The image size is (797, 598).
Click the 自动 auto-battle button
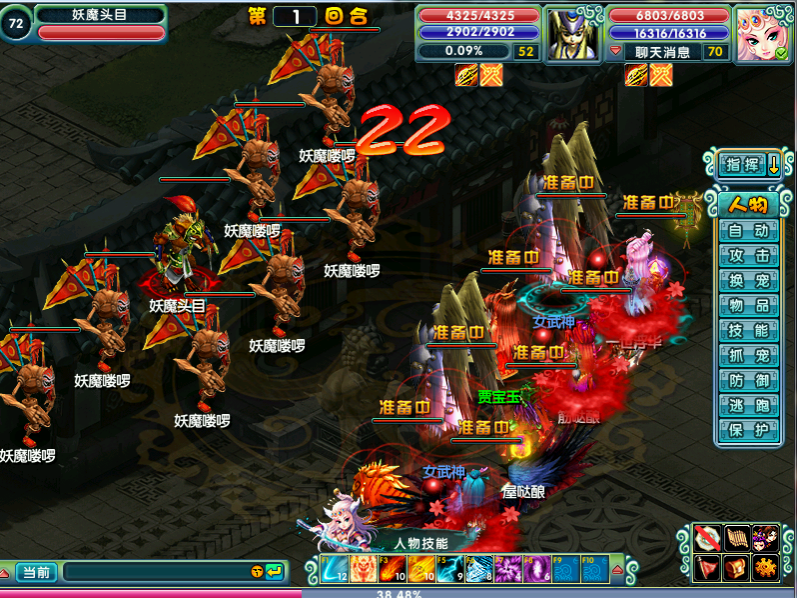748,231
